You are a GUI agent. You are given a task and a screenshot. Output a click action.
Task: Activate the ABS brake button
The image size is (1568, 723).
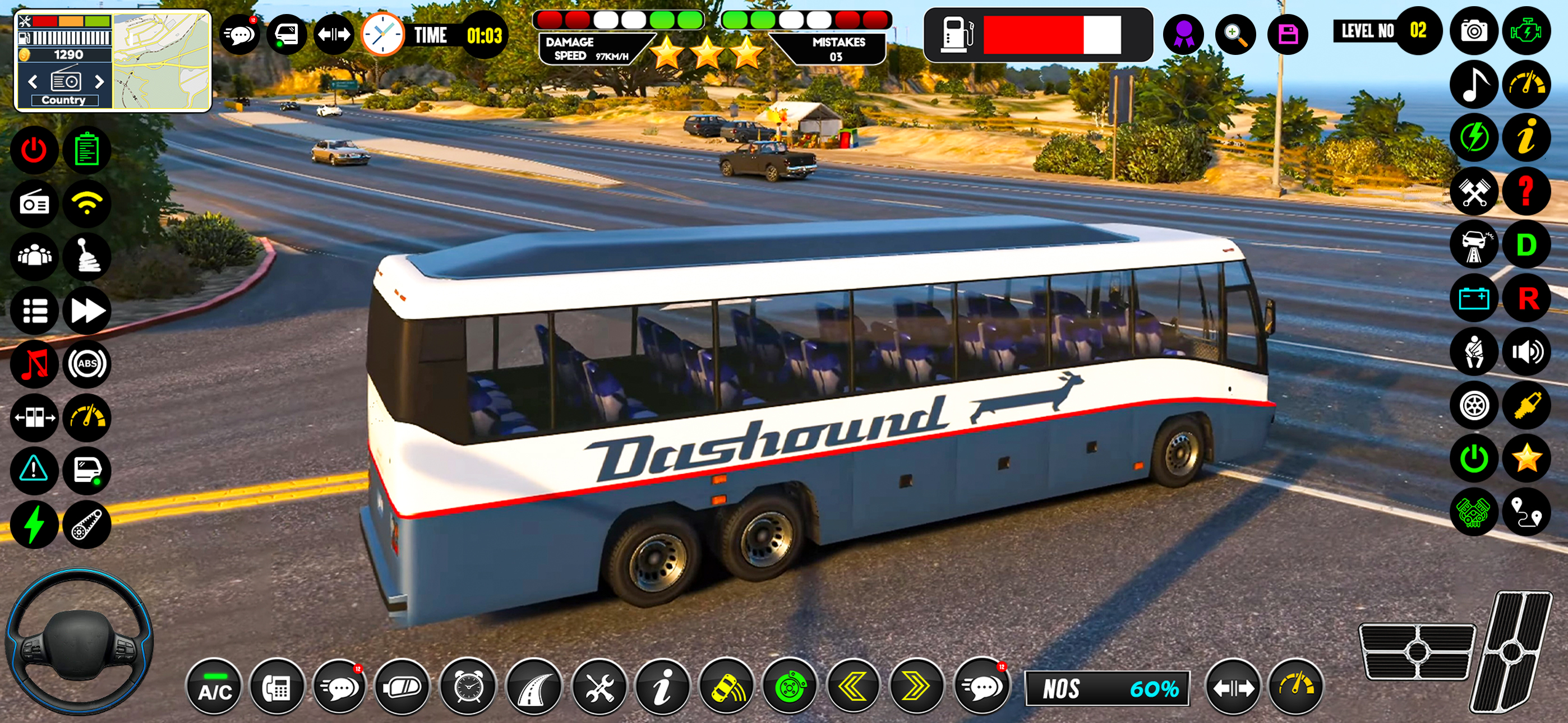click(x=87, y=364)
